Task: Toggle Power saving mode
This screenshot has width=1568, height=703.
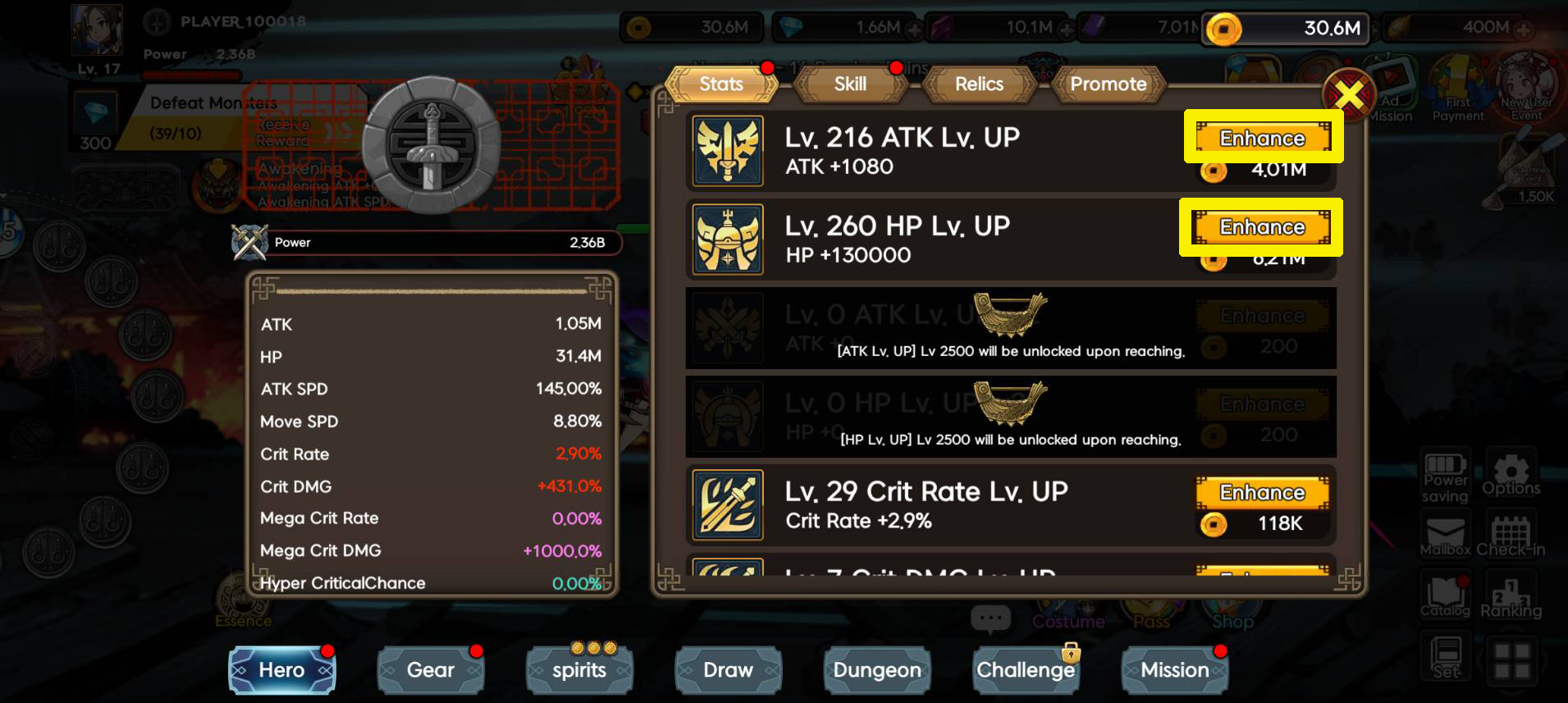Action: [1445, 476]
